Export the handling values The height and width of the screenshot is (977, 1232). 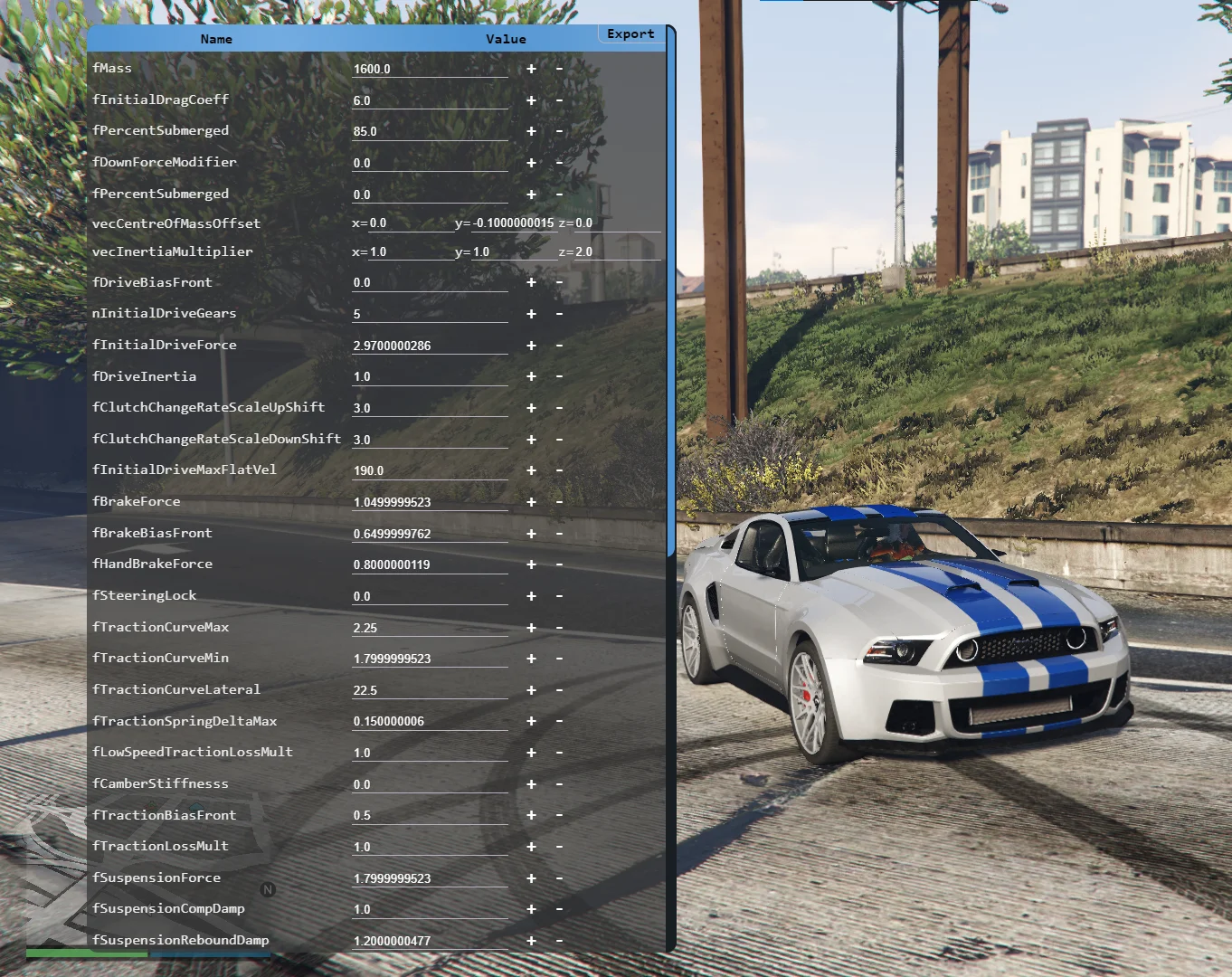click(630, 34)
